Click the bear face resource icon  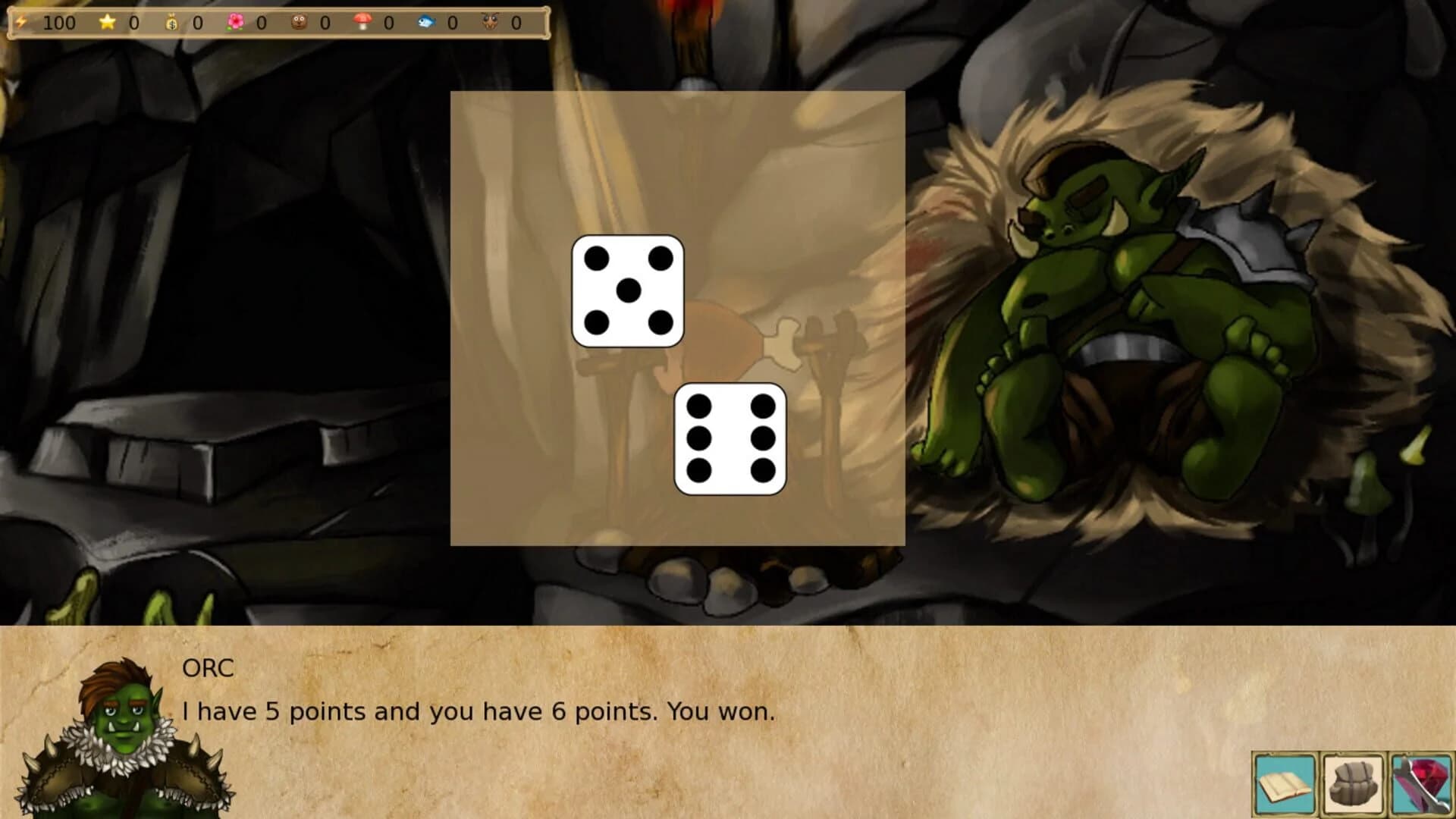[x=300, y=23]
